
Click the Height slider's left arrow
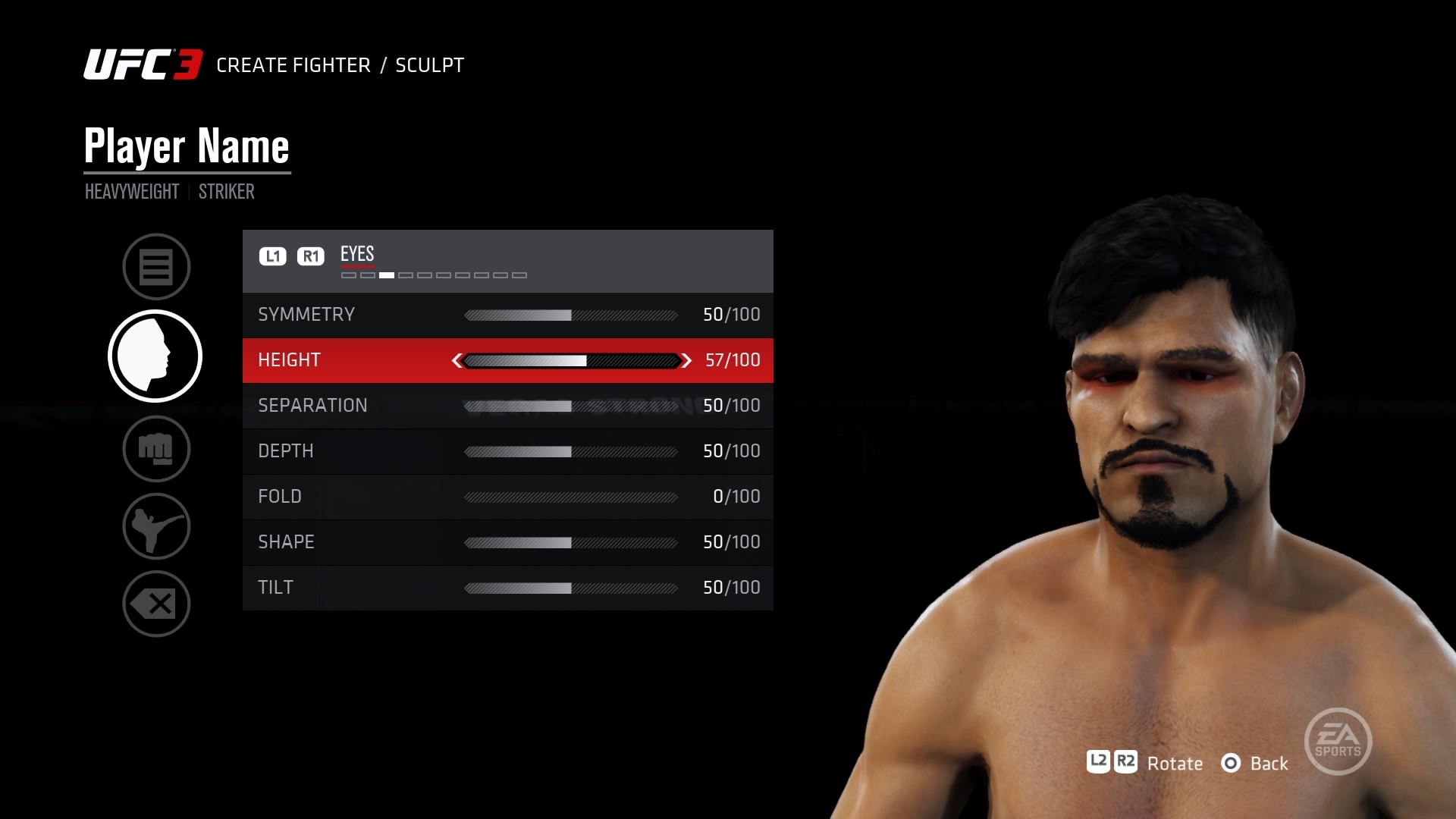[x=457, y=361]
